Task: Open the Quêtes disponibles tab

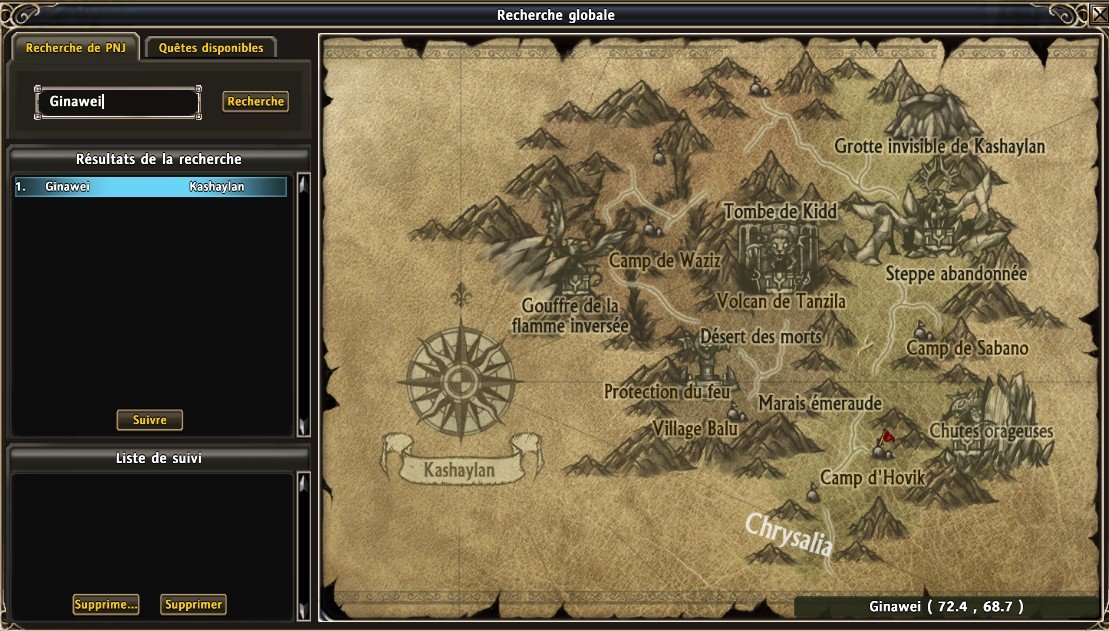Action: click(x=211, y=47)
